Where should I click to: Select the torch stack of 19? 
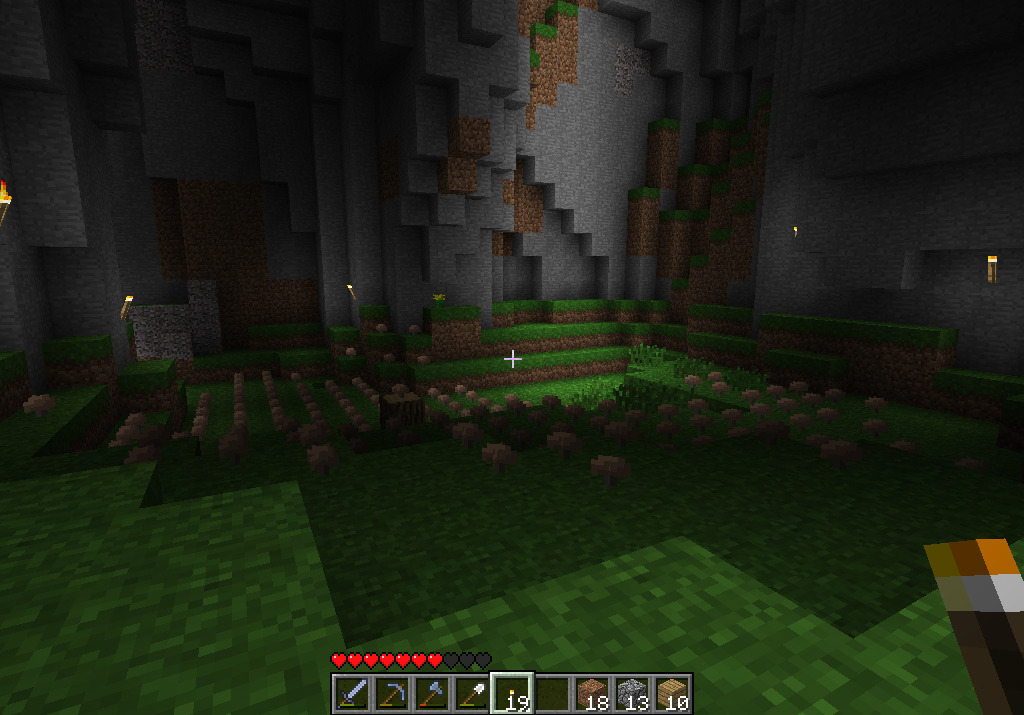(x=512, y=693)
